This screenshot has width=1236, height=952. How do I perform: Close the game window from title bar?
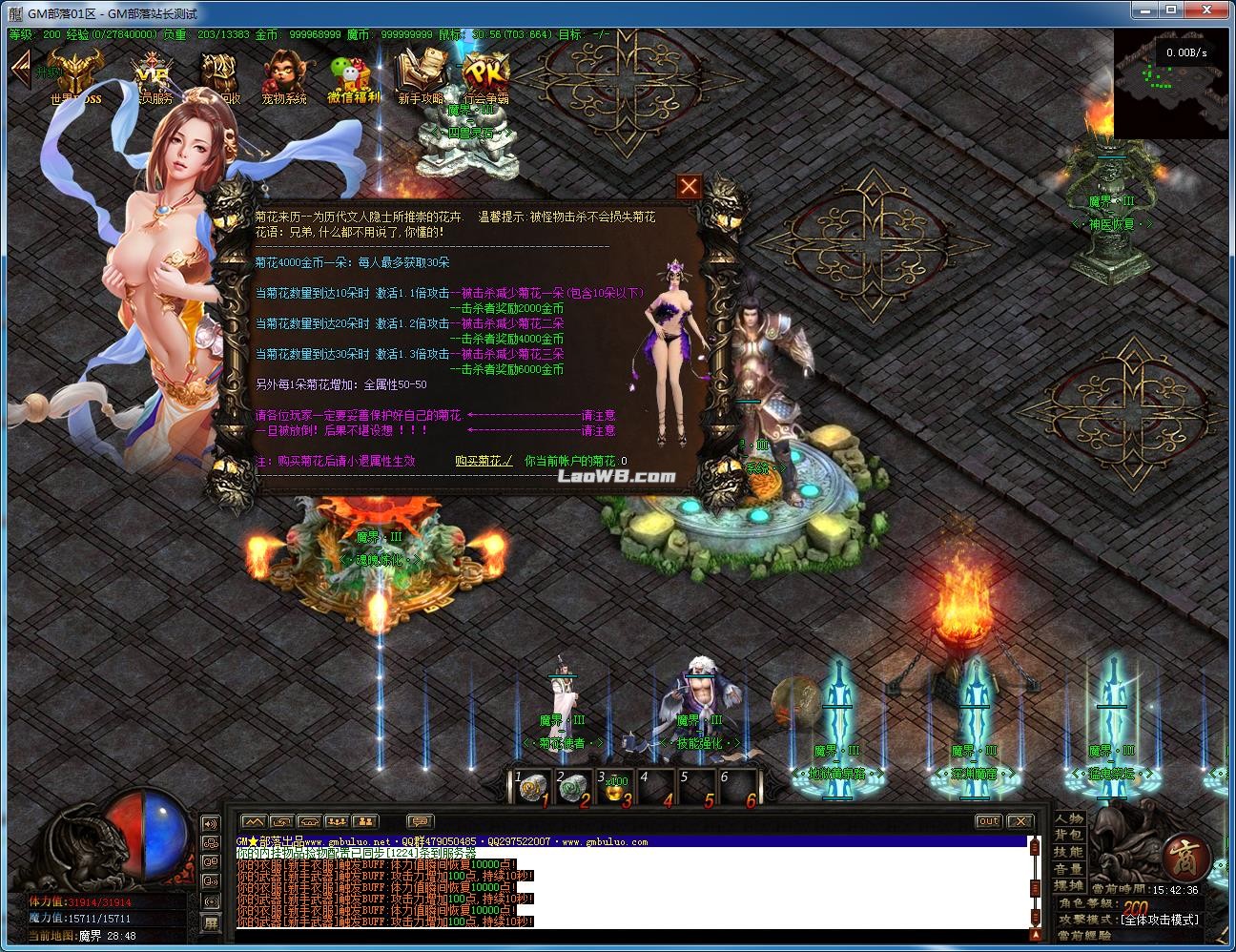click(x=1214, y=10)
